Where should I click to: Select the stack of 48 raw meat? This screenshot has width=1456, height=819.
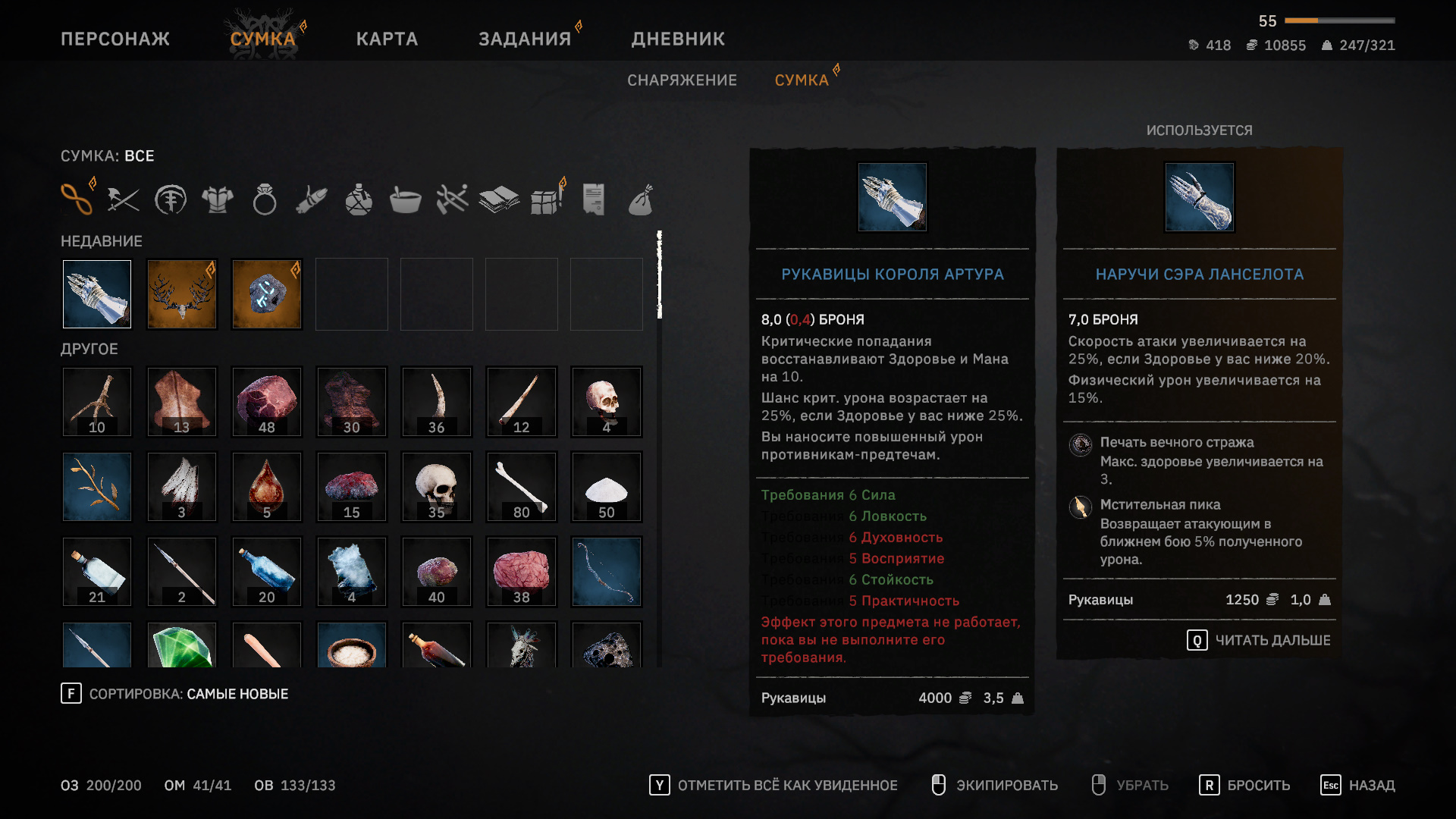coord(267,402)
